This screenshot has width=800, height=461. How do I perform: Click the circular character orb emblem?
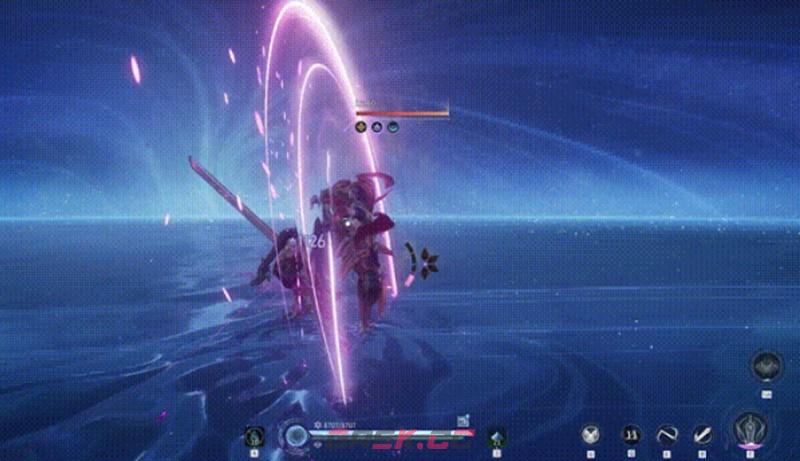point(294,435)
